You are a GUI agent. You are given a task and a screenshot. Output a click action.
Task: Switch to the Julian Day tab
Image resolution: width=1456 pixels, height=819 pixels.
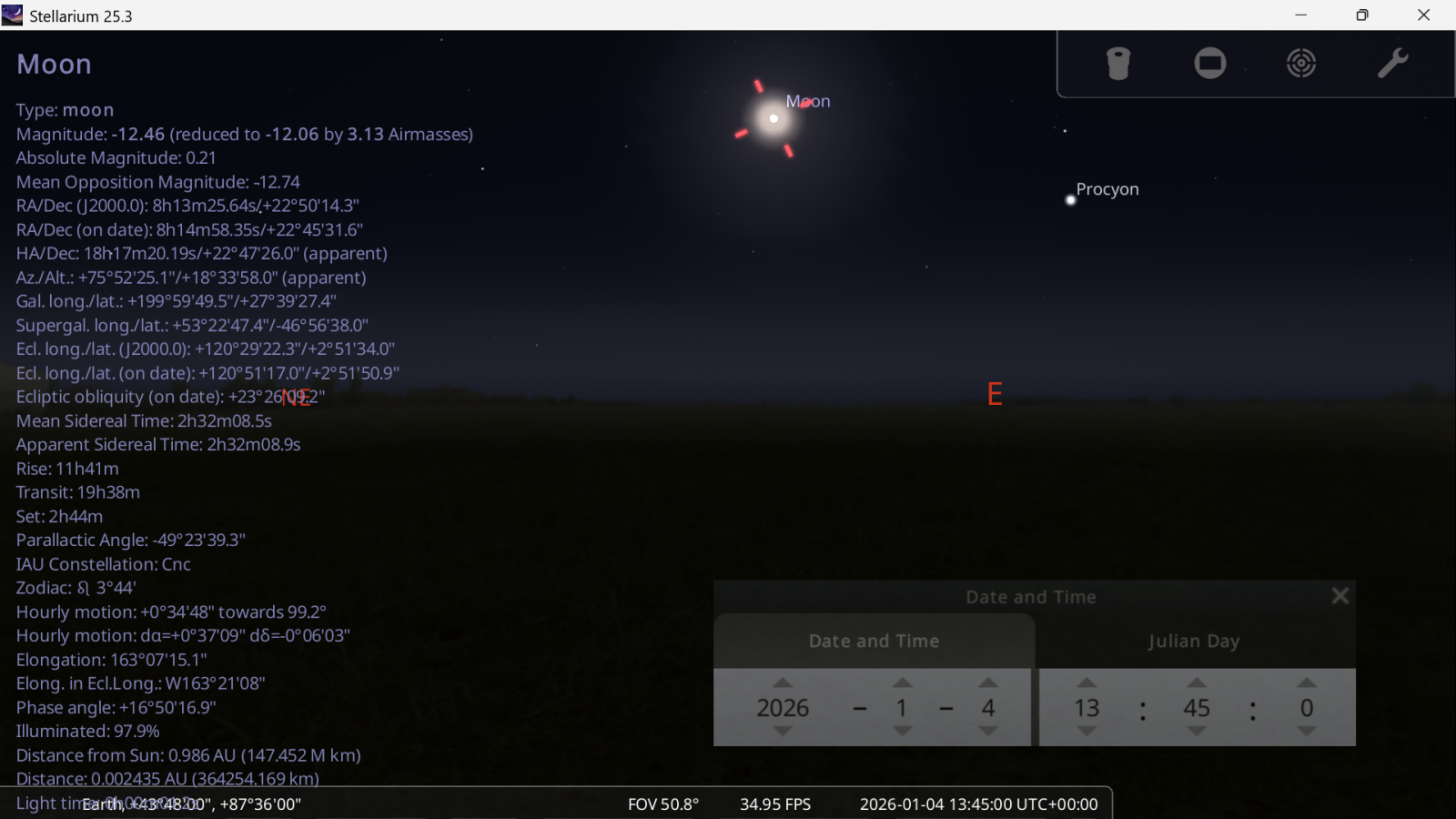tap(1194, 641)
